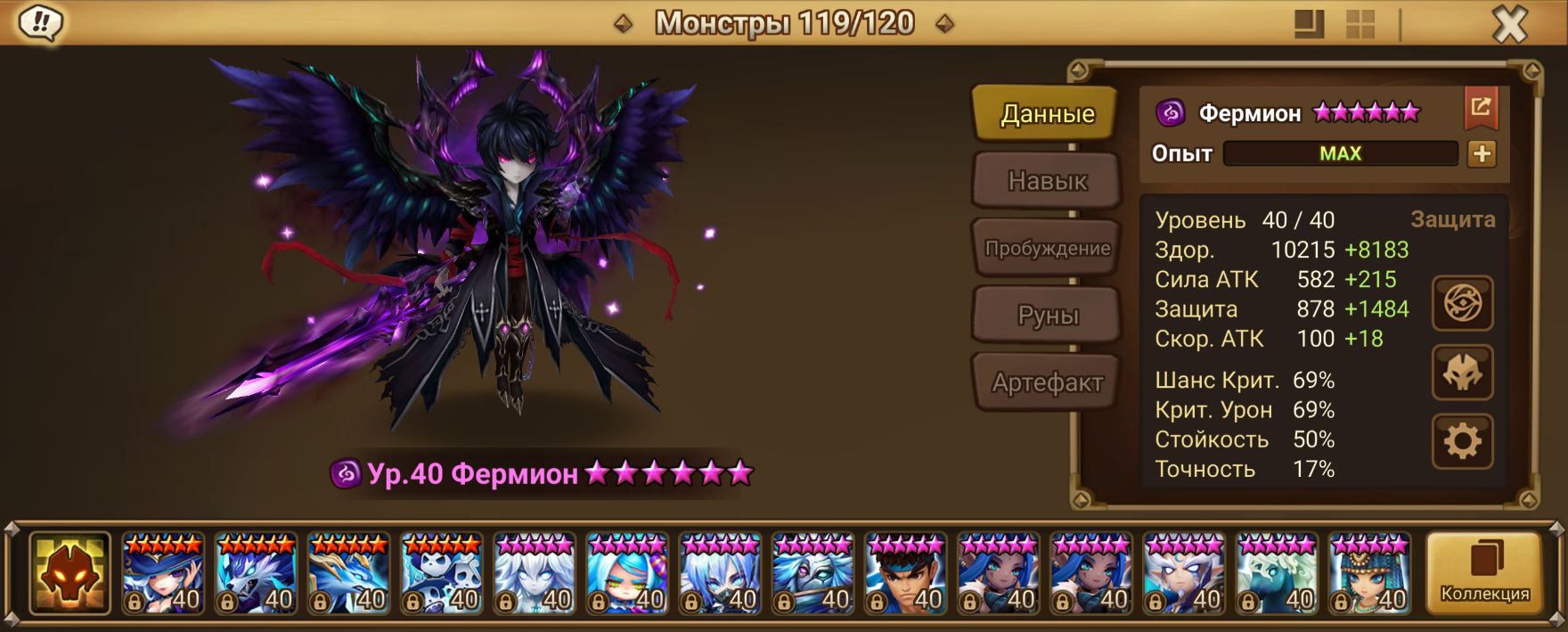The height and width of the screenshot is (632, 1568).
Task: Open the Артефакт tab
Action: click(1047, 382)
